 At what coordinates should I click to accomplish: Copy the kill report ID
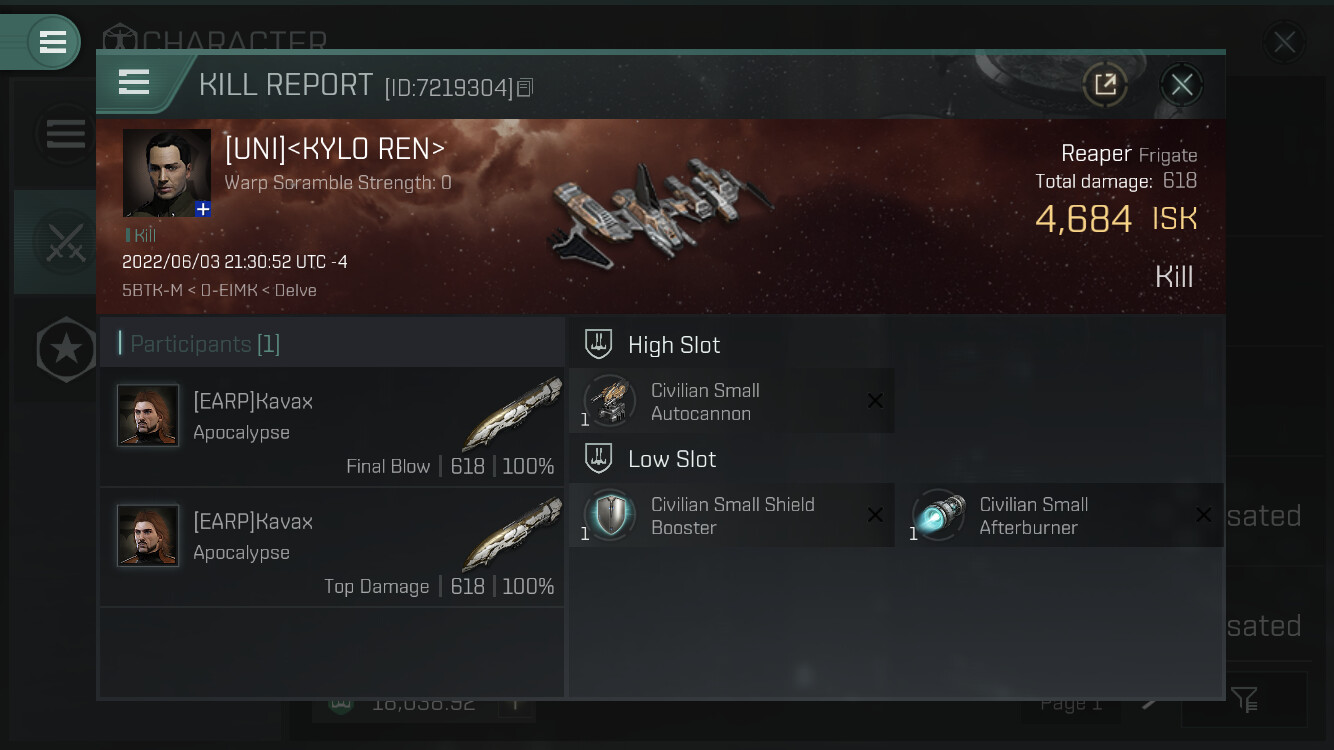click(x=525, y=88)
